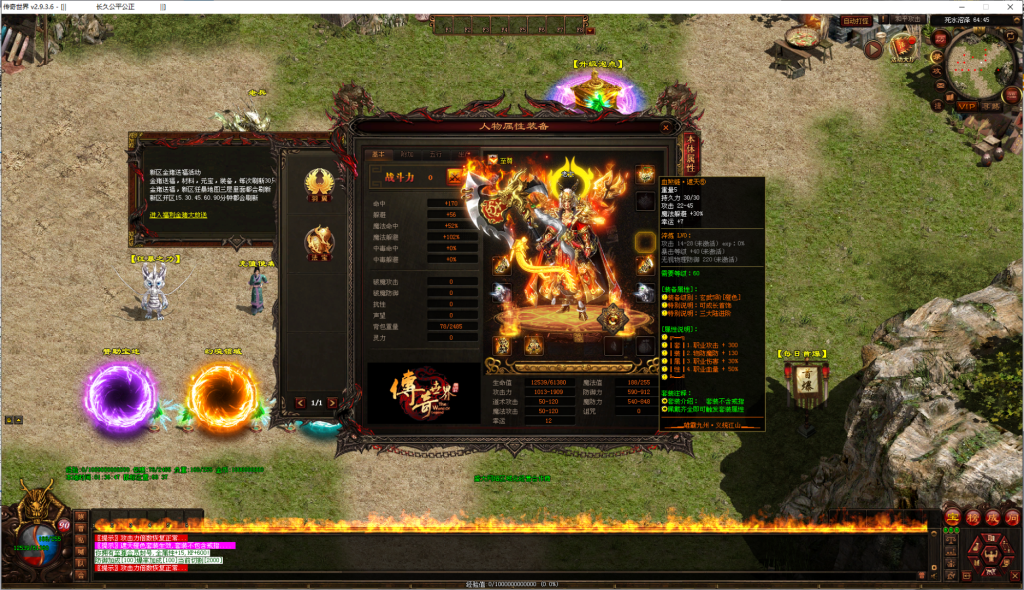Go to the previous page arrow
1024x590 pixels.
tap(300, 403)
